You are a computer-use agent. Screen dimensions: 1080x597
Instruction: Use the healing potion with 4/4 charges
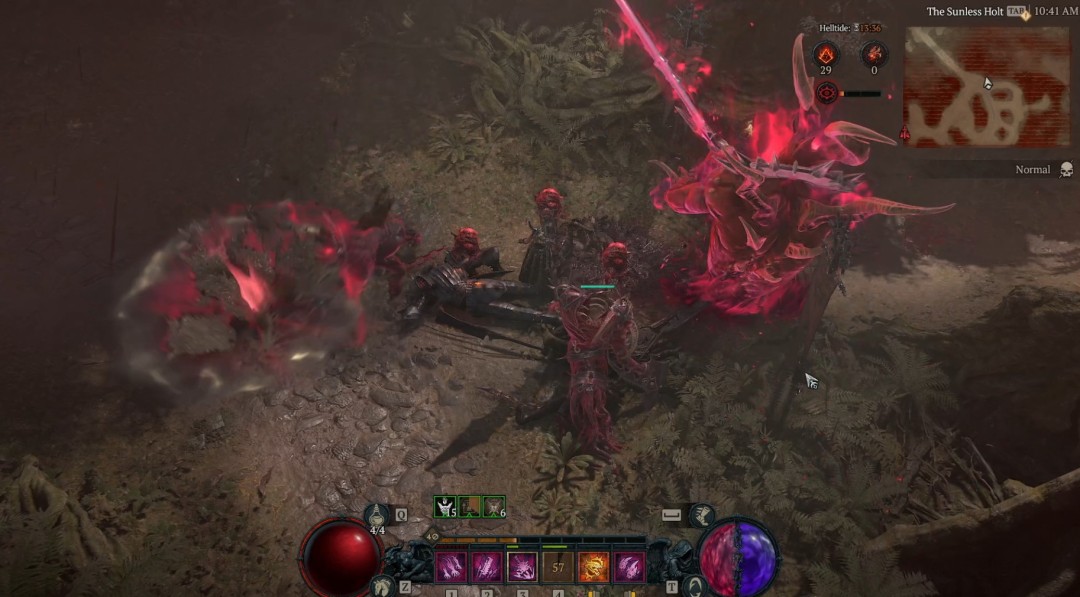point(378,517)
